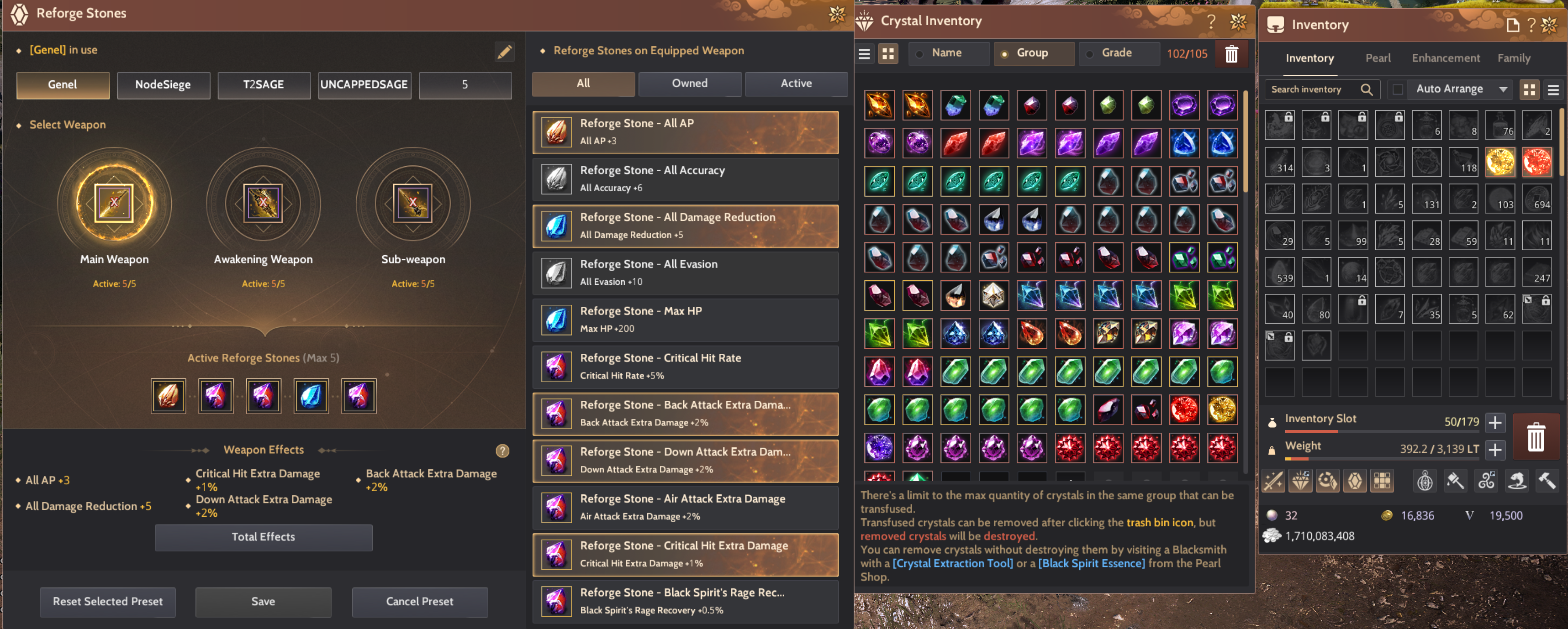Switch to the Pearl inventory tab
This screenshot has height=629, width=1568.
[x=1378, y=58]
